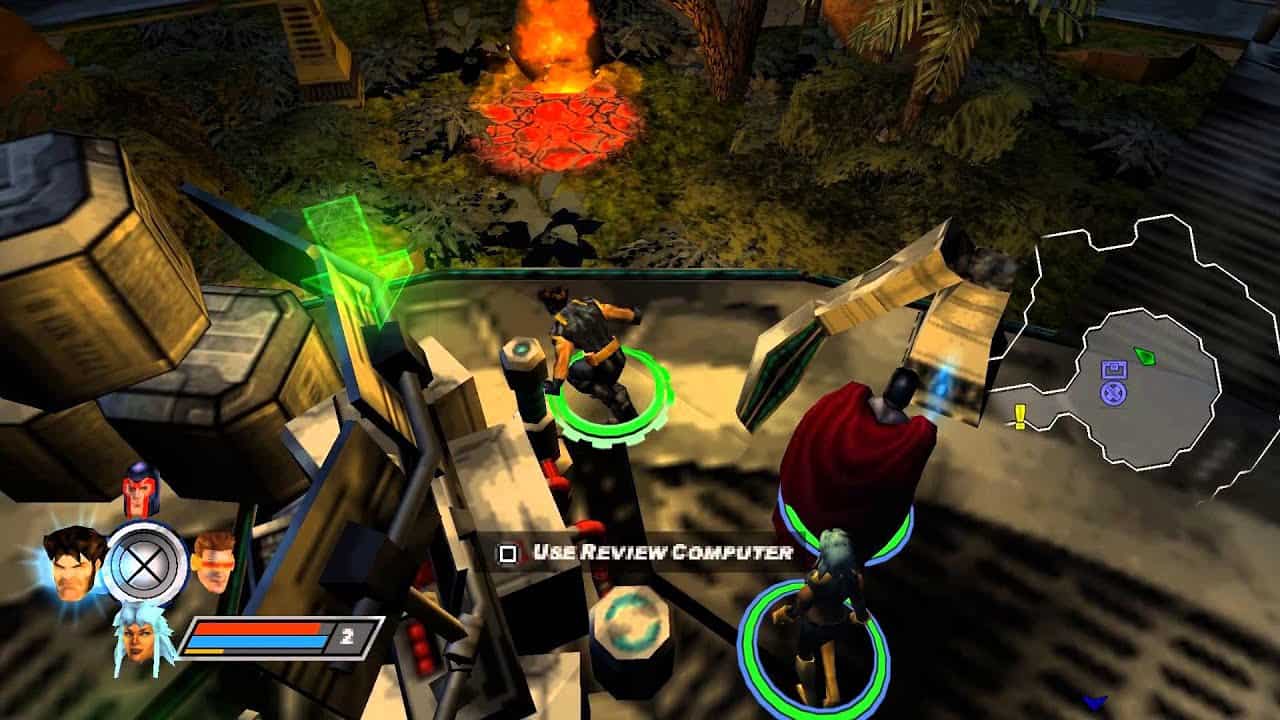Click the yellow exclamation marker on the minimap
The image size is (1280, 720).
[x=1019, y=413]
